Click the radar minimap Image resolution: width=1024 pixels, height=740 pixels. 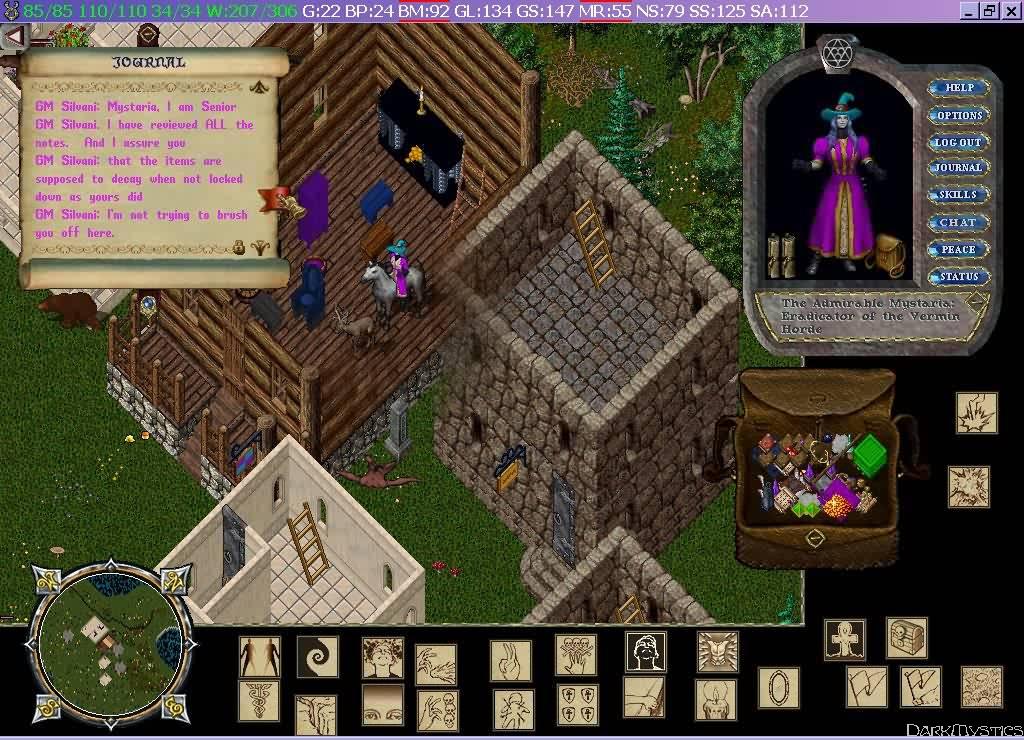click(109, 631)
